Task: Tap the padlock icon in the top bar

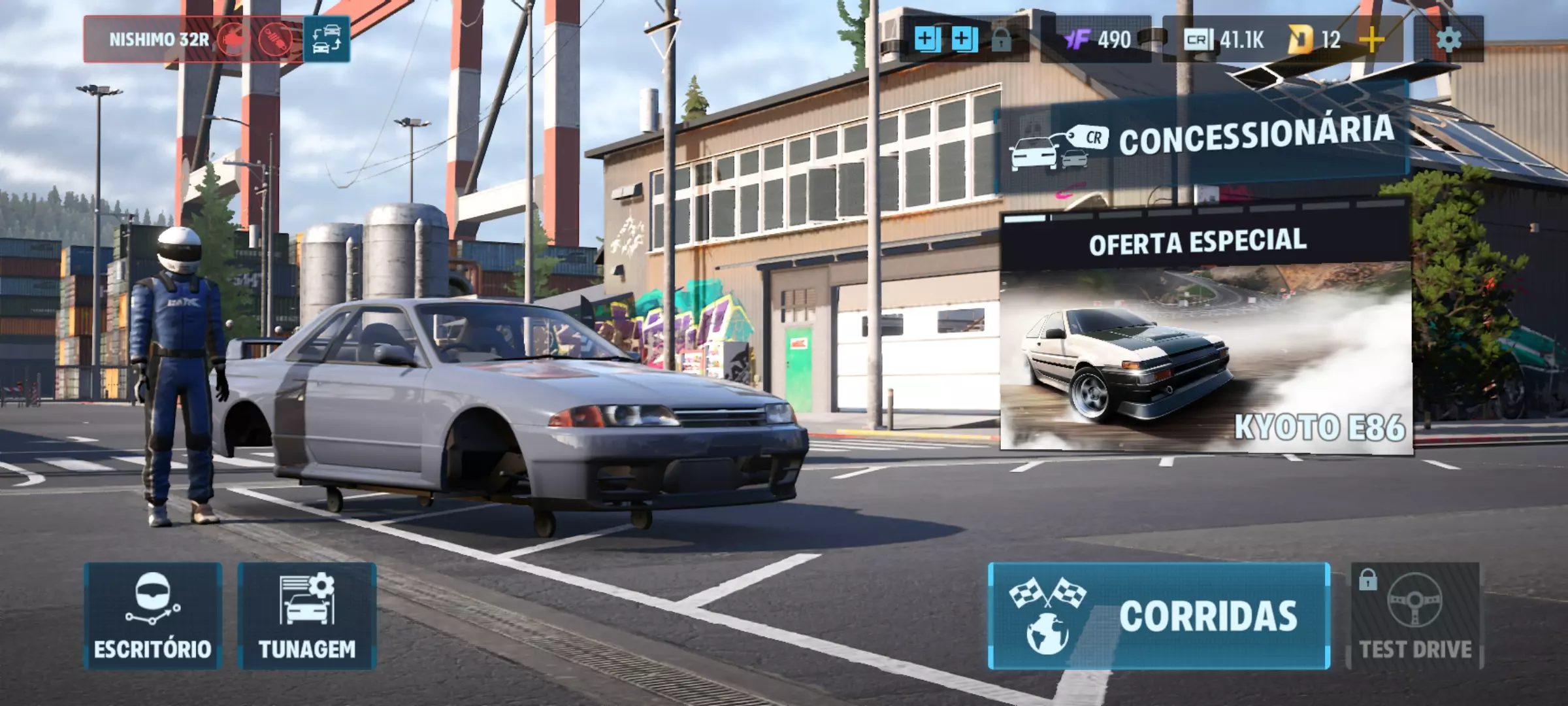Action: click(1001, 40)
